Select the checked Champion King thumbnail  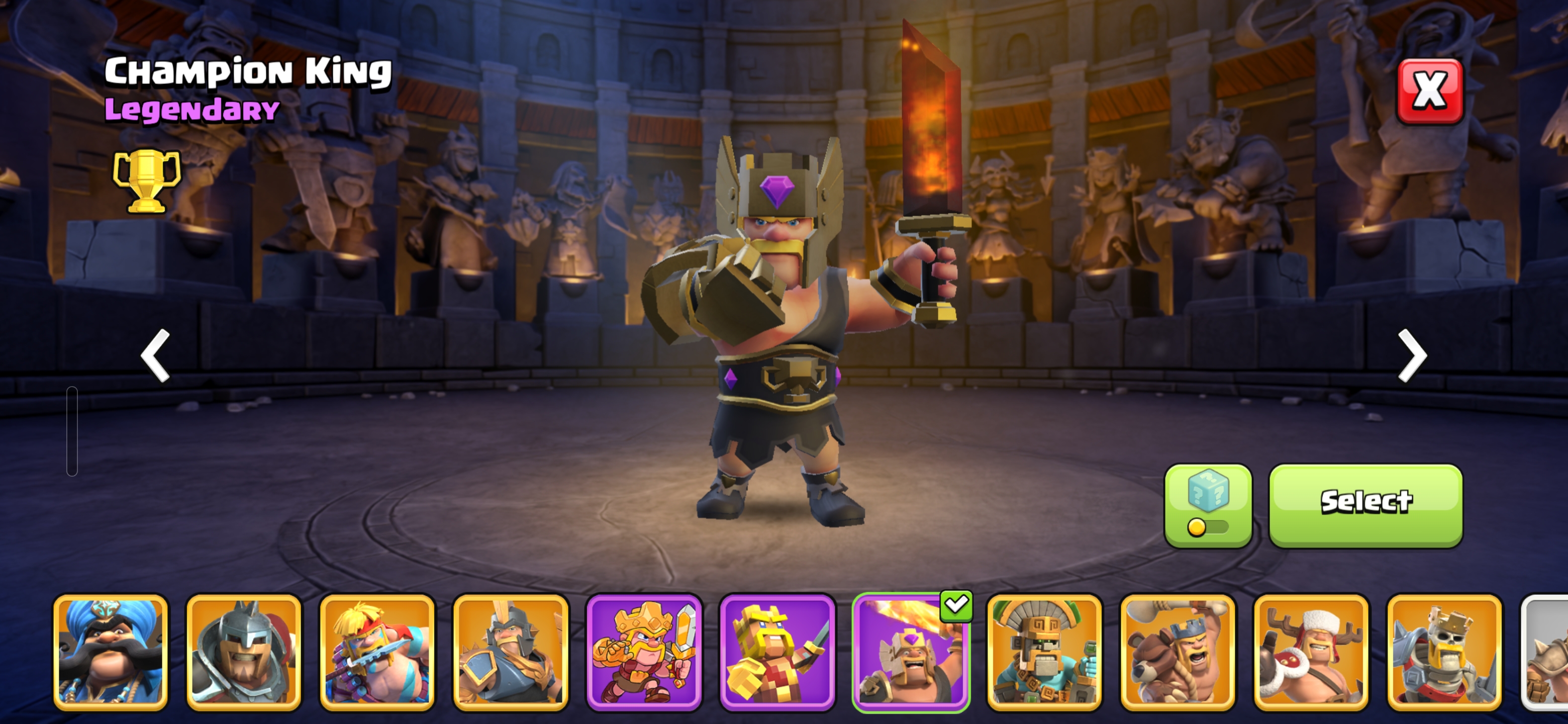pyautogui.click(x=911, y=652)
